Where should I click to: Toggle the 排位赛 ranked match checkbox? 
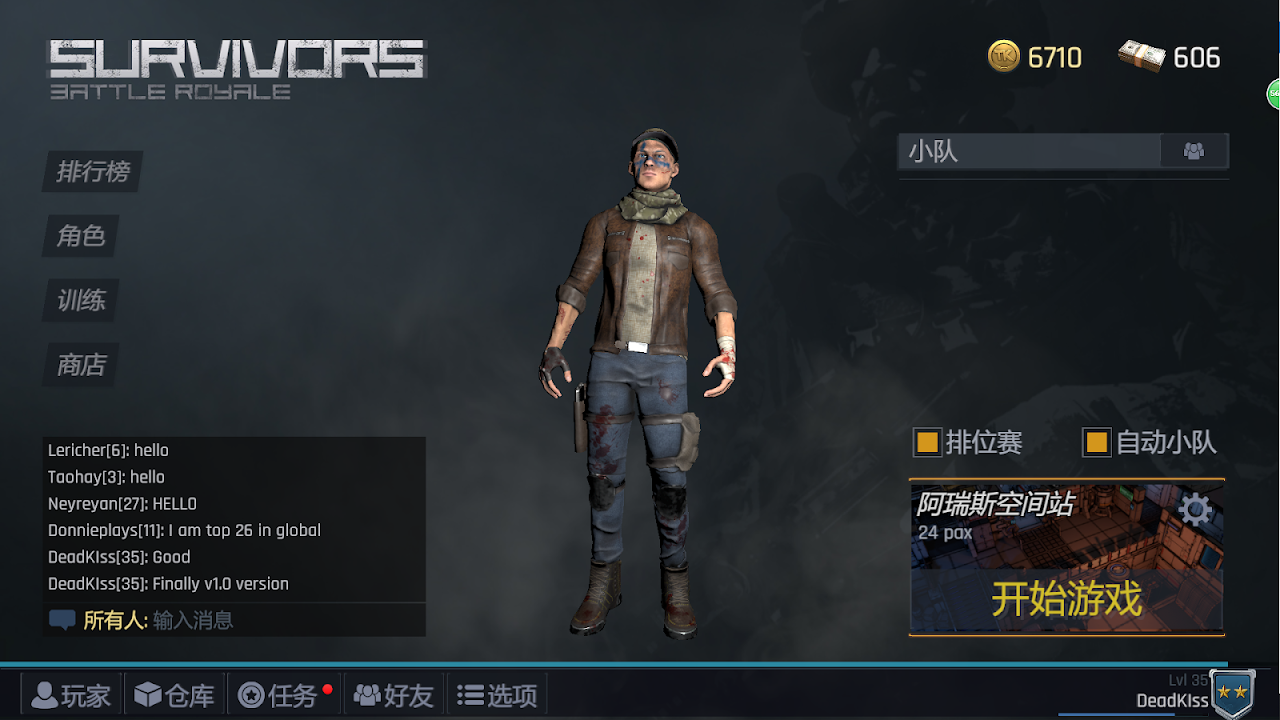pos(927,442)
